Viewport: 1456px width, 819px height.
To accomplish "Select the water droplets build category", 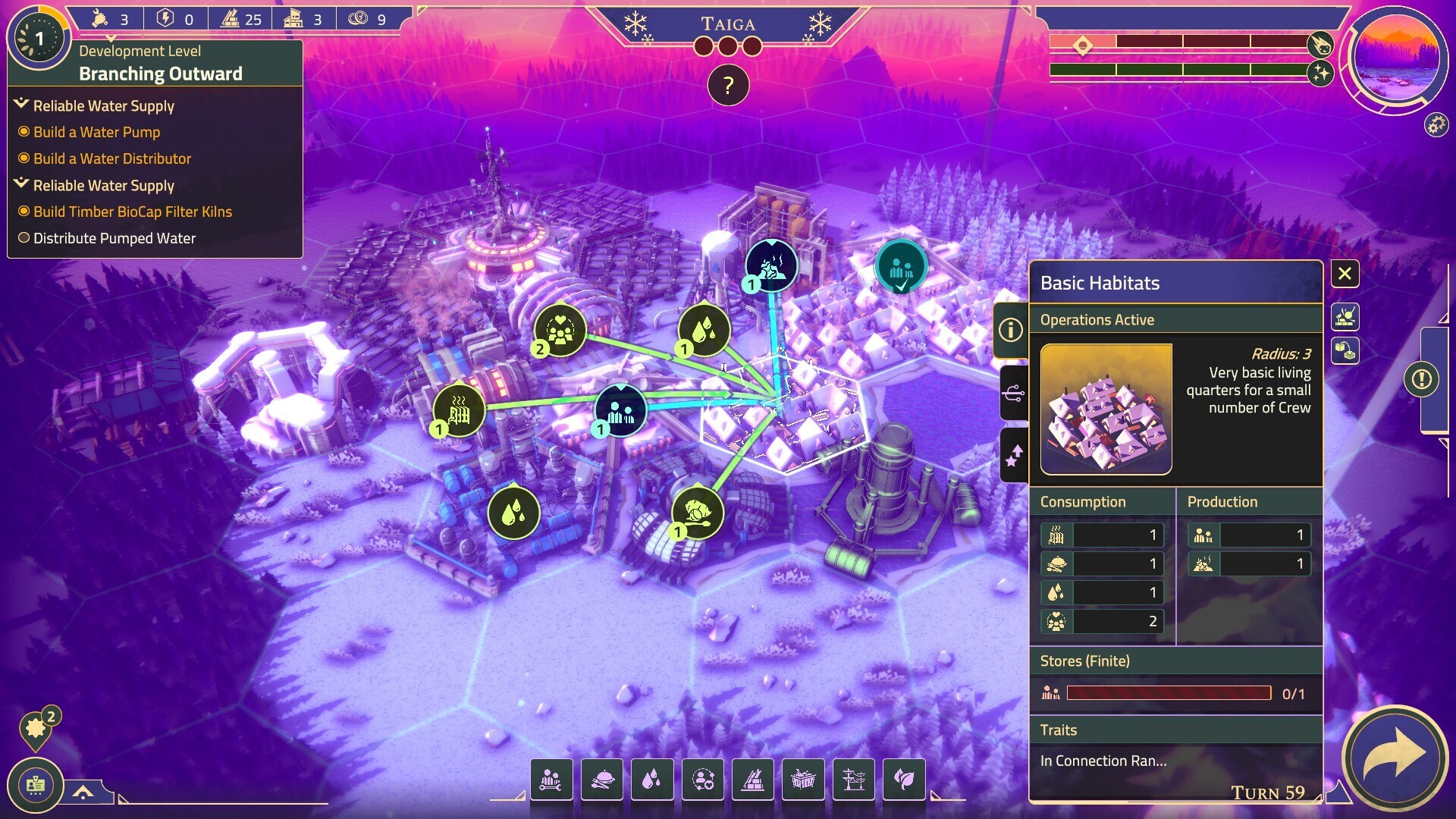I will (x=652, y=779).
